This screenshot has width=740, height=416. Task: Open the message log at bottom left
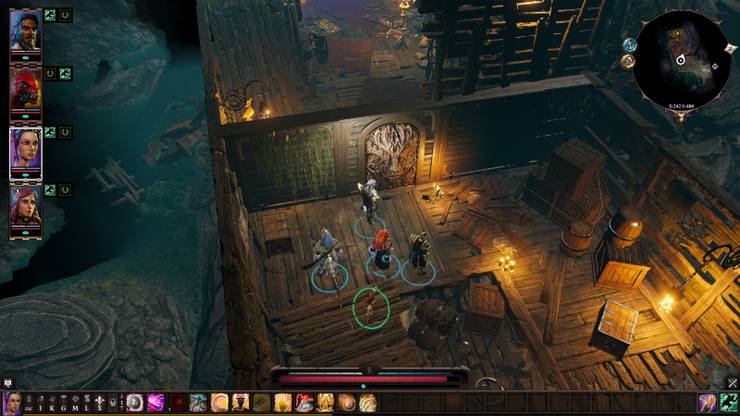point(7,383)
